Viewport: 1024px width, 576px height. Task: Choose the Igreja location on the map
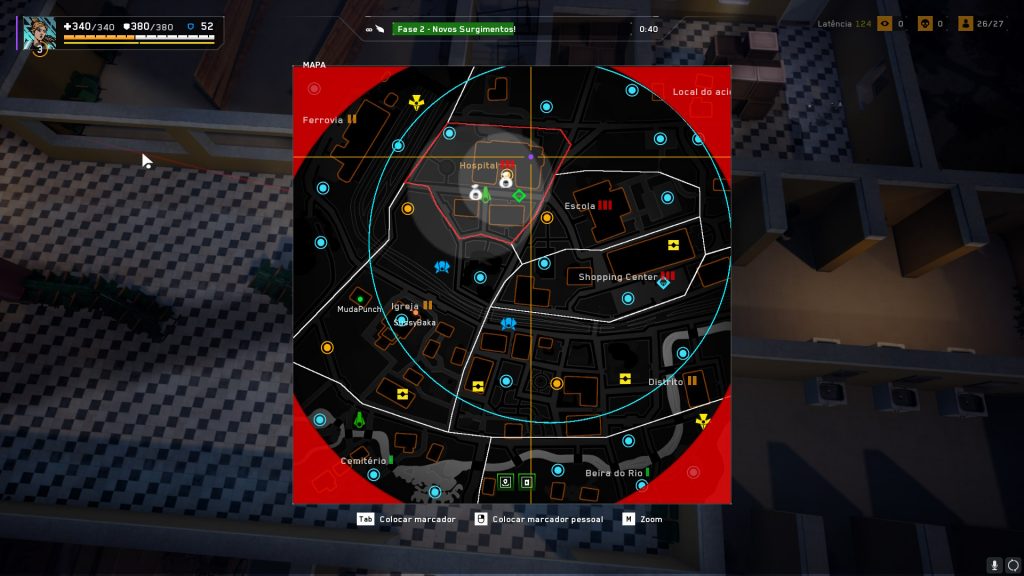[404, 306]
